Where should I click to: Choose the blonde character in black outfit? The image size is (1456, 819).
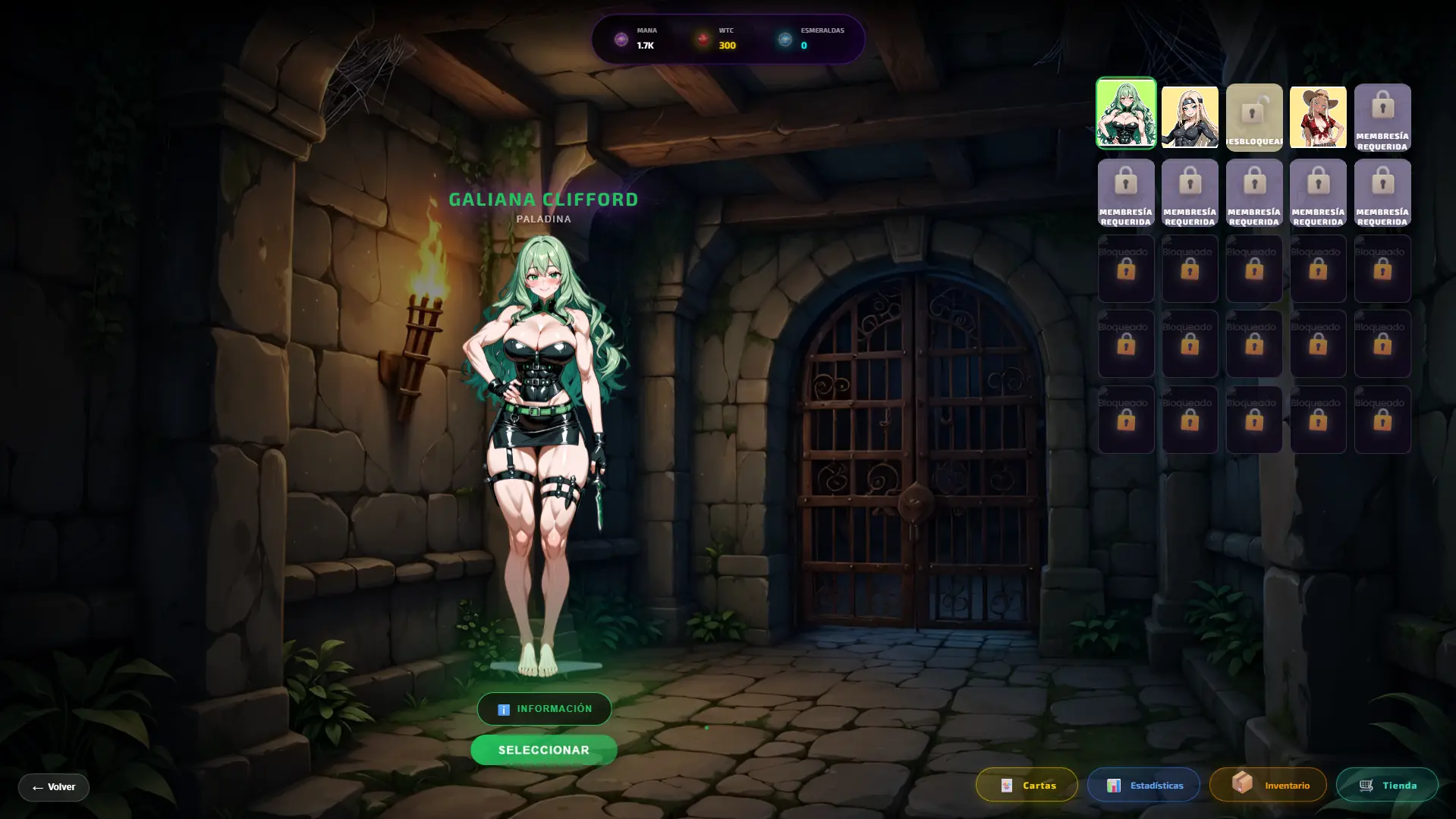click(1190, 116)
